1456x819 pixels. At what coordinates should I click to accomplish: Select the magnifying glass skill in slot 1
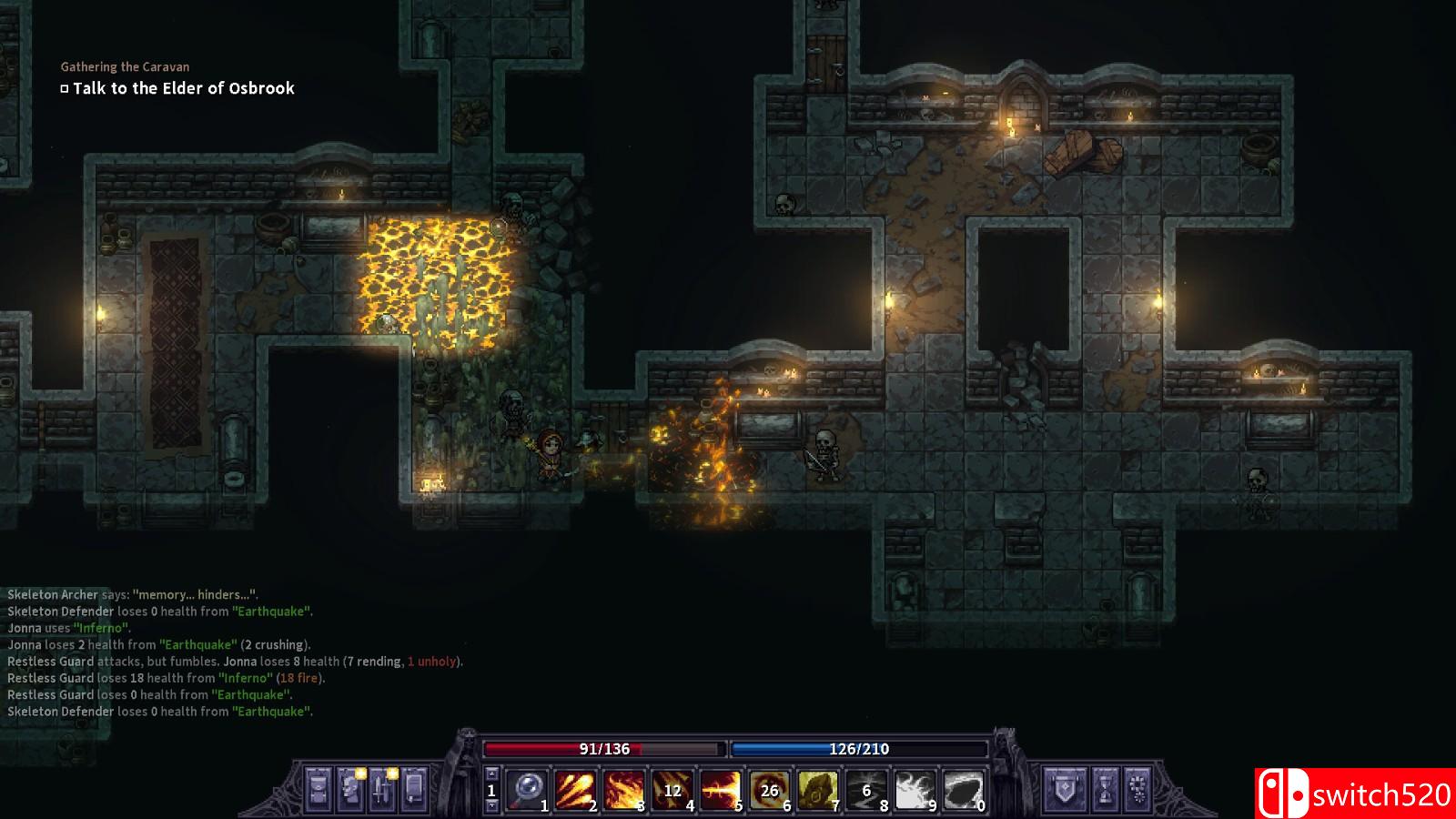click(x=526, y=790)
